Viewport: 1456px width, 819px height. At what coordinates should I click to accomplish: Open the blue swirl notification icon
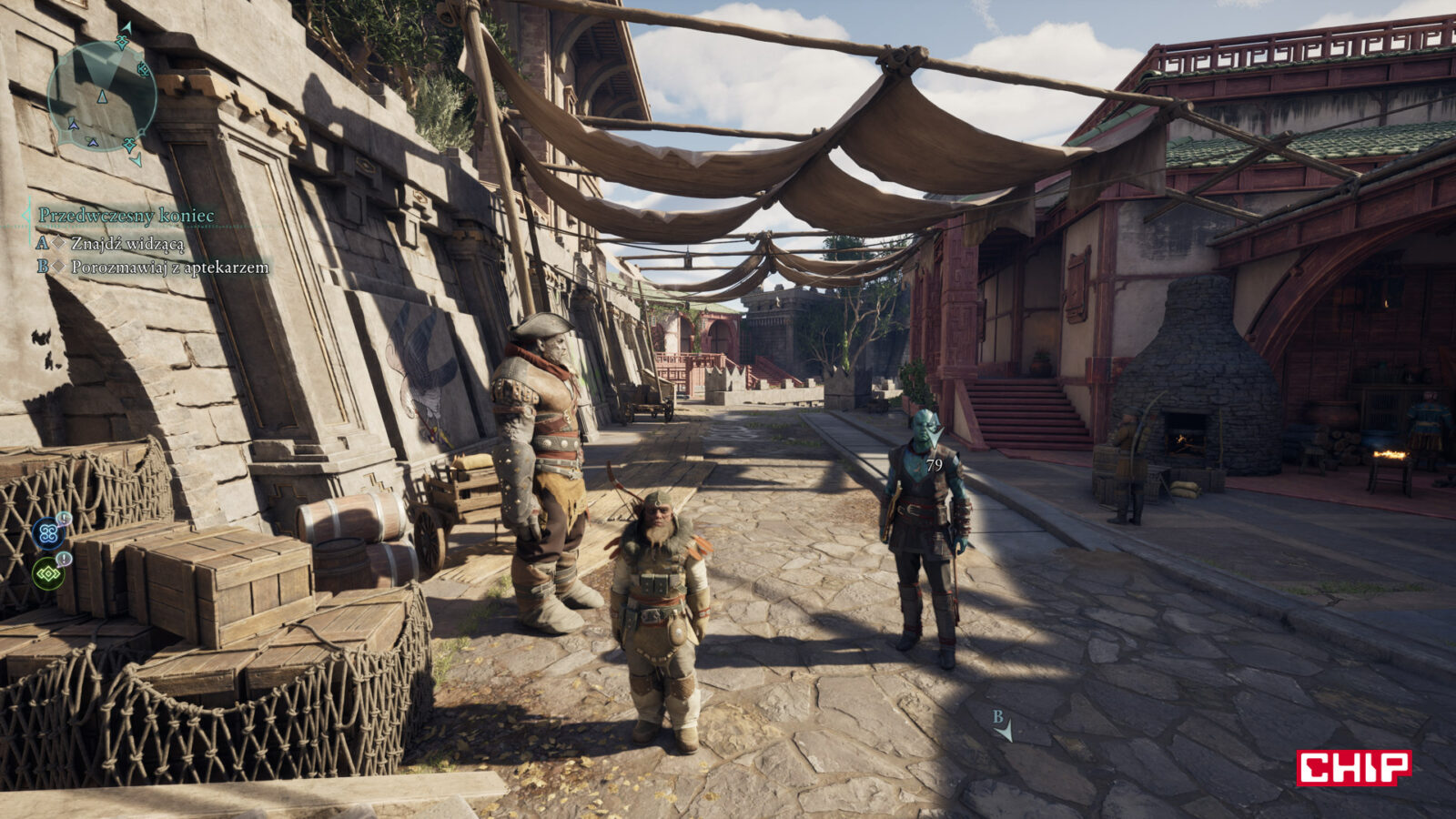click(x=48, y=533)
